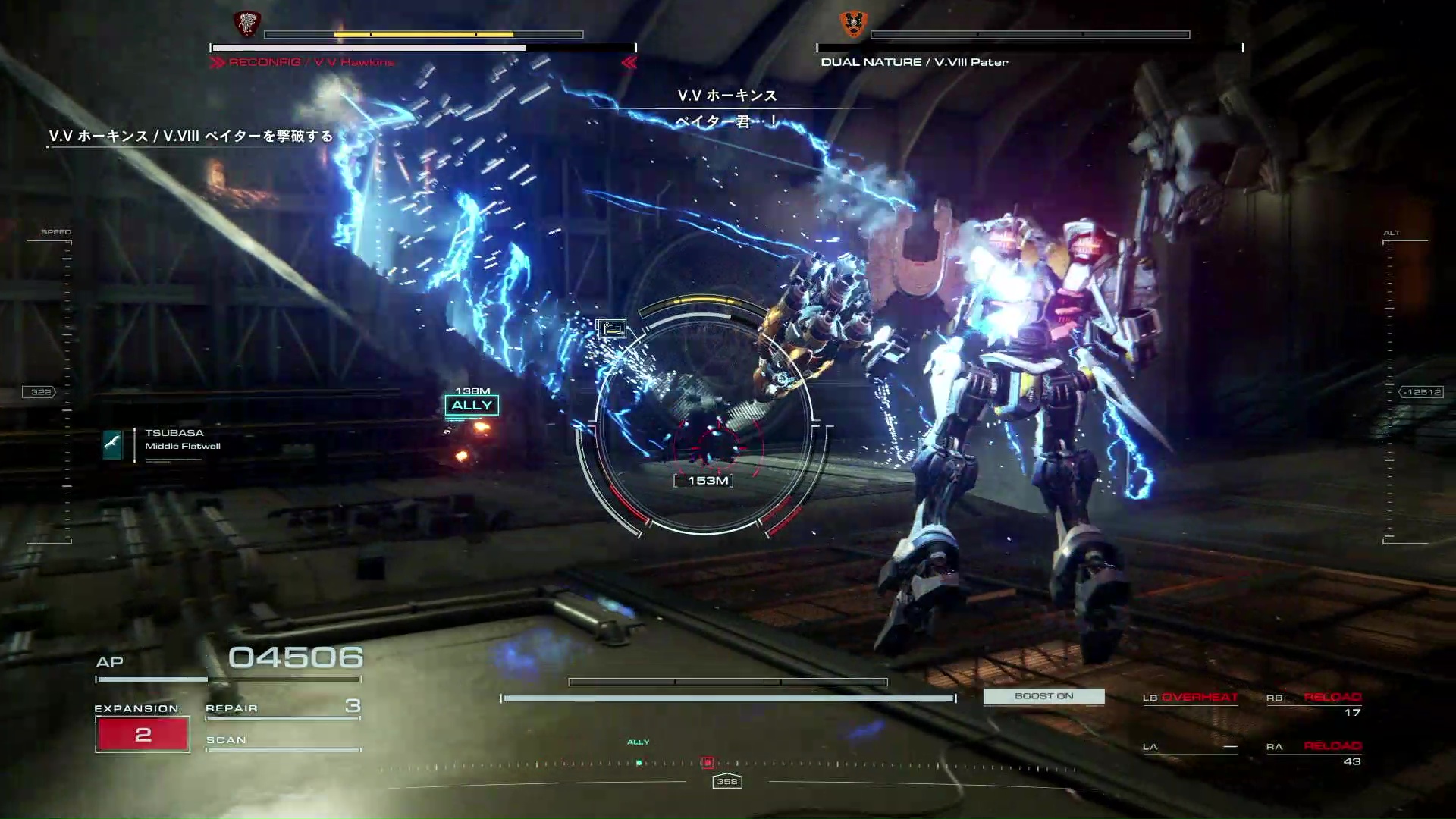Select the RA reloading weapon slot

pos(1314,752)
